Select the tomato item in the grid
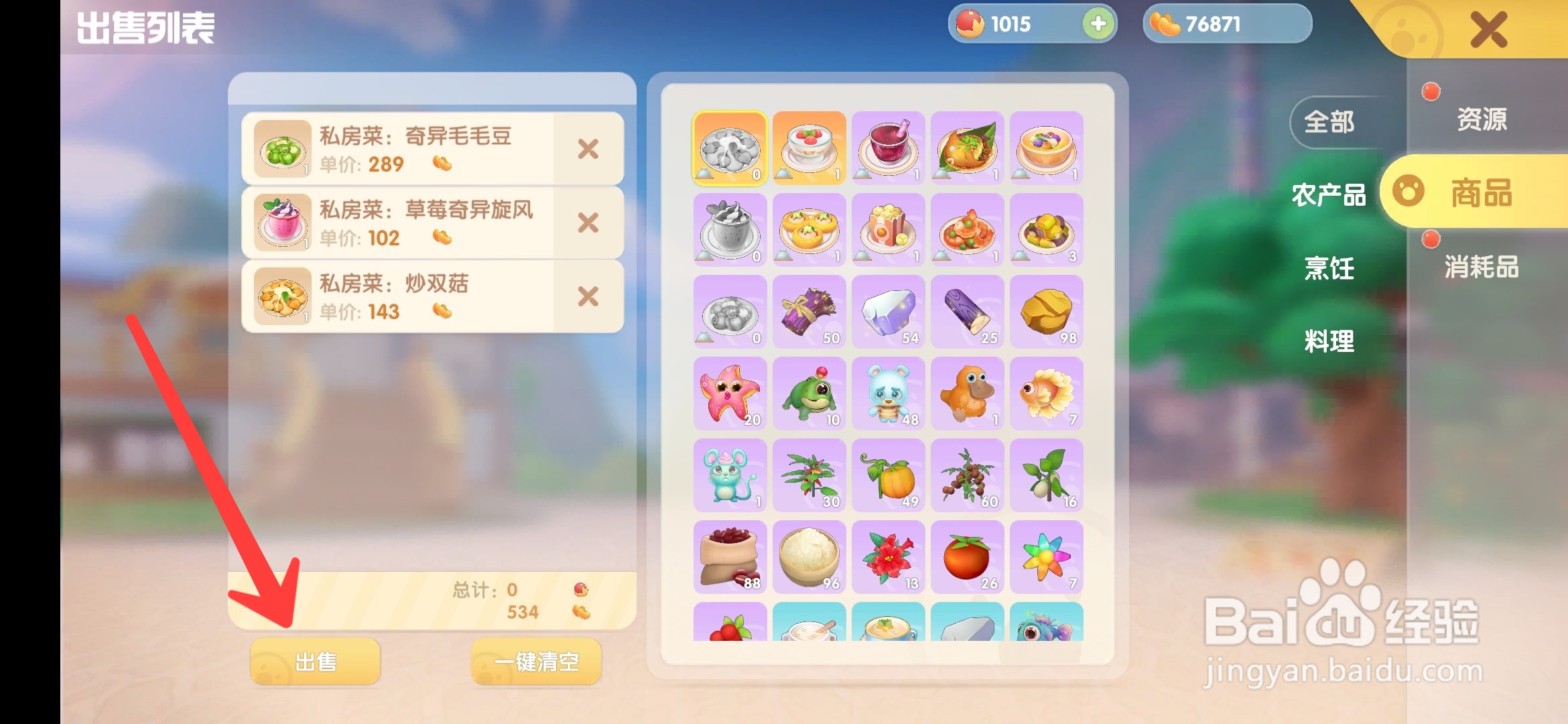The image size is (1568, 724). [967, 558]
